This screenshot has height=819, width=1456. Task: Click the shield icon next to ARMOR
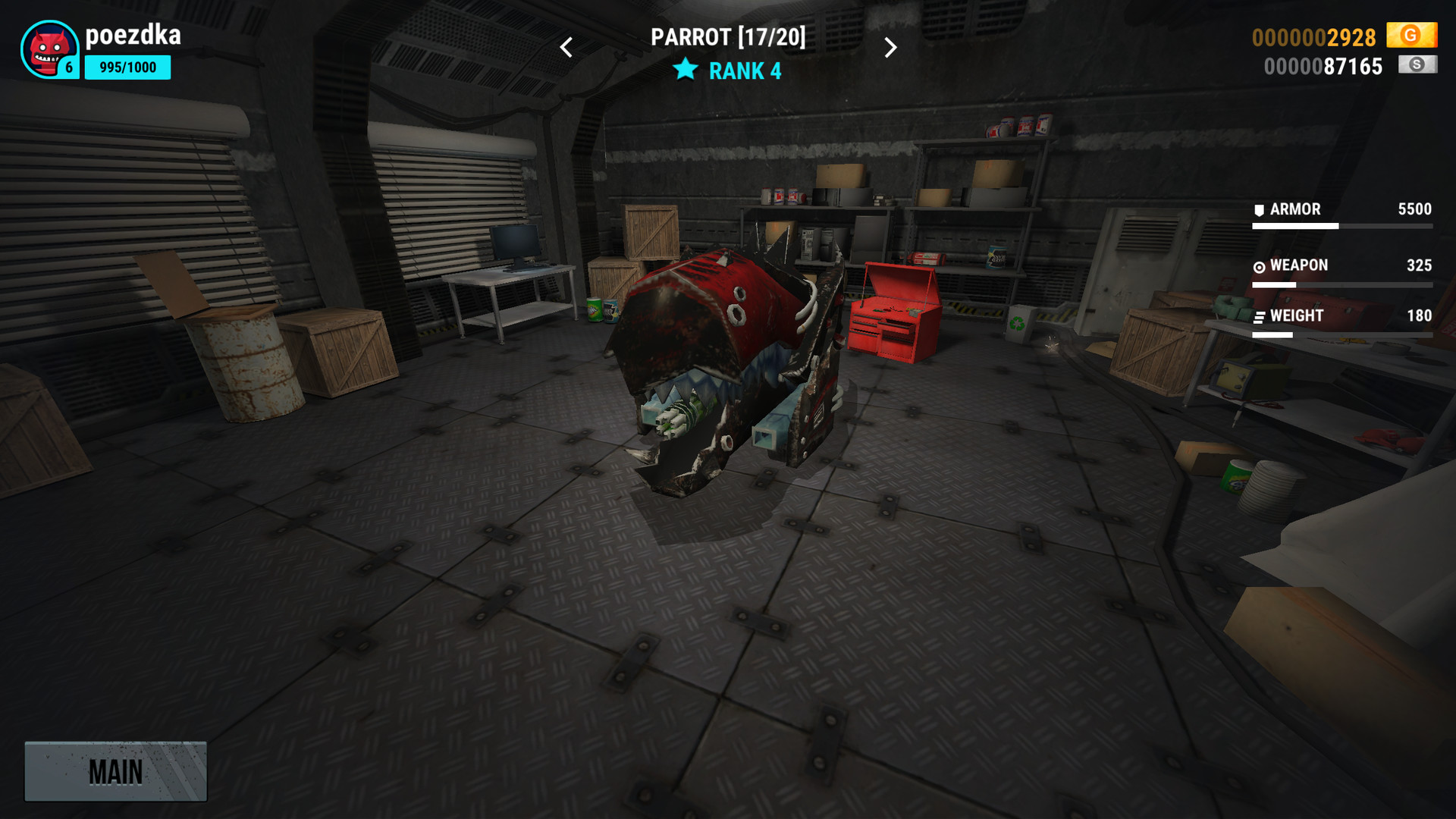click(x=1258, y=209)
